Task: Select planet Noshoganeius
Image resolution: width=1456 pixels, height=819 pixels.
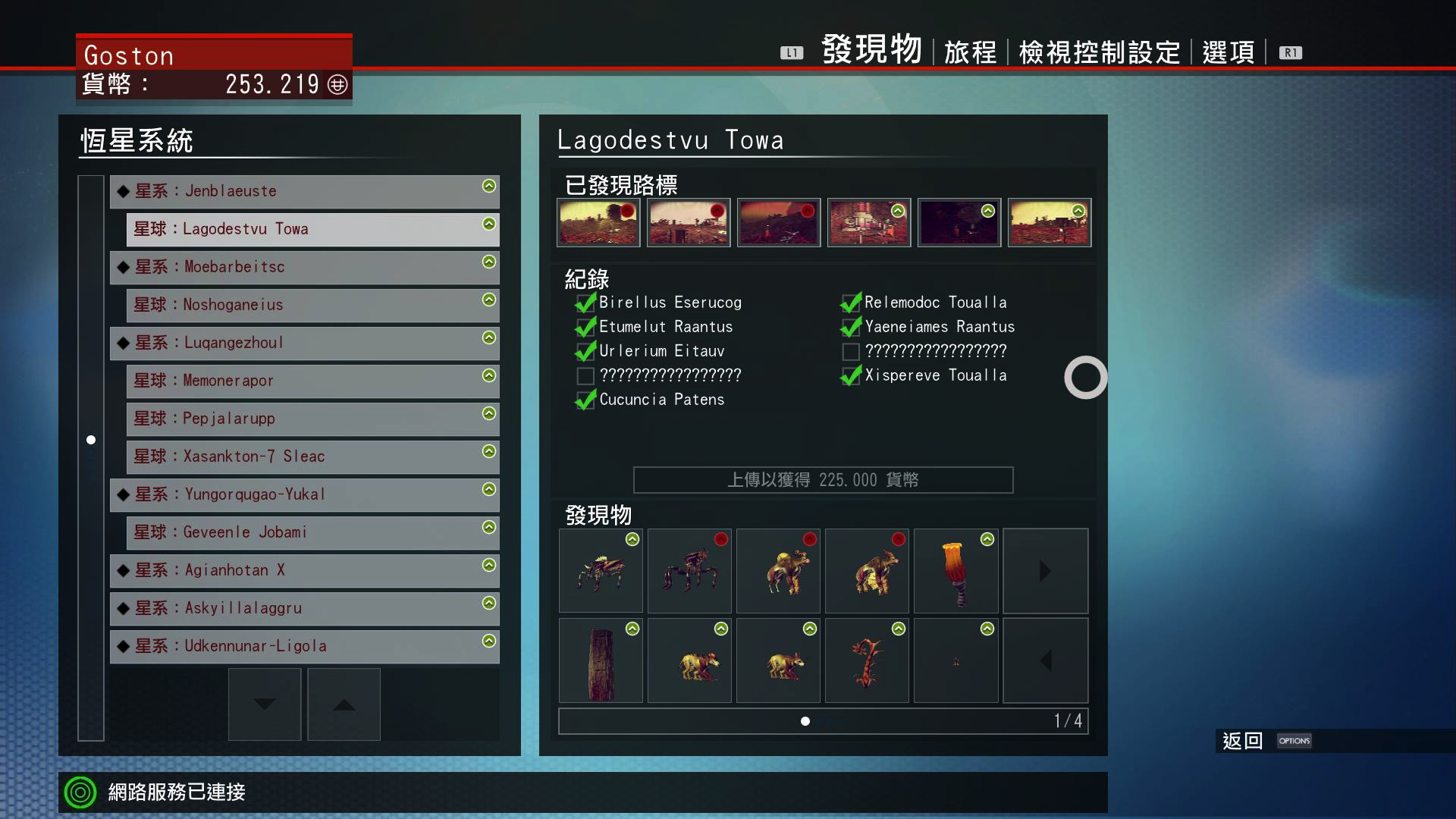Action: pos(312,305)
